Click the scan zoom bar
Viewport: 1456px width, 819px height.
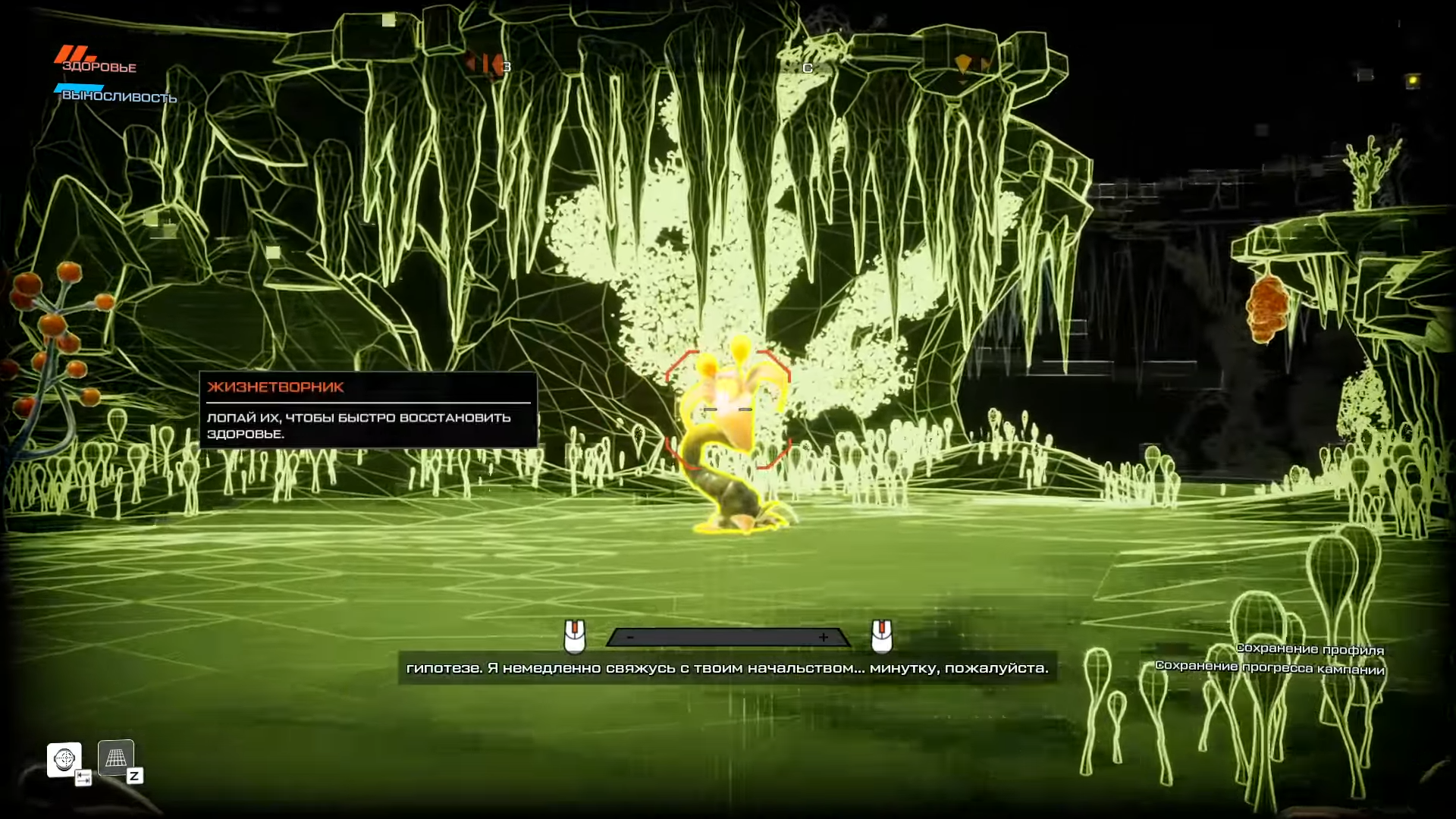[727, 638]
